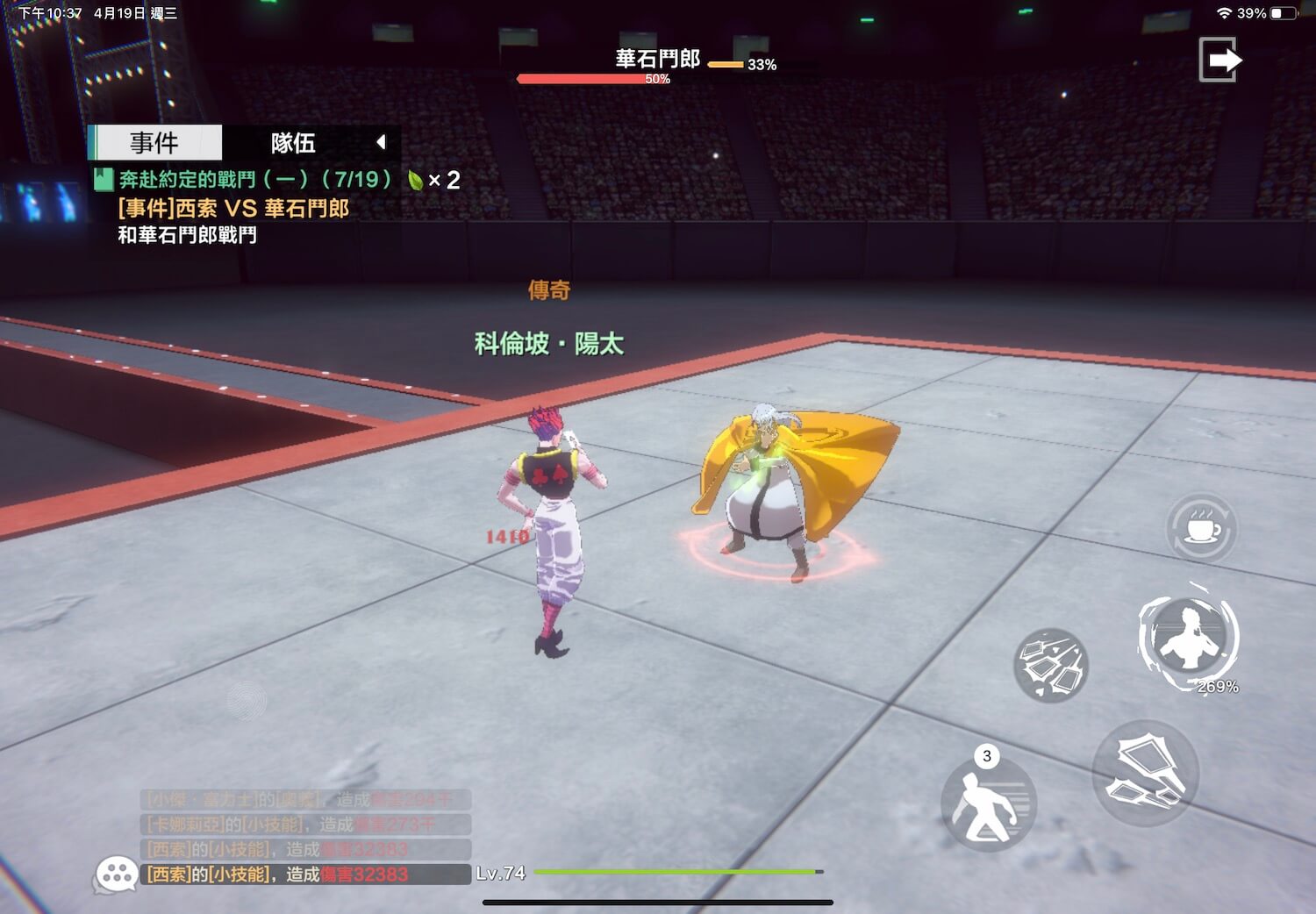Use the large card throw attack
Image resolution: width=1316 pixels, height=914 pixels.
[x=1145, y=773]
